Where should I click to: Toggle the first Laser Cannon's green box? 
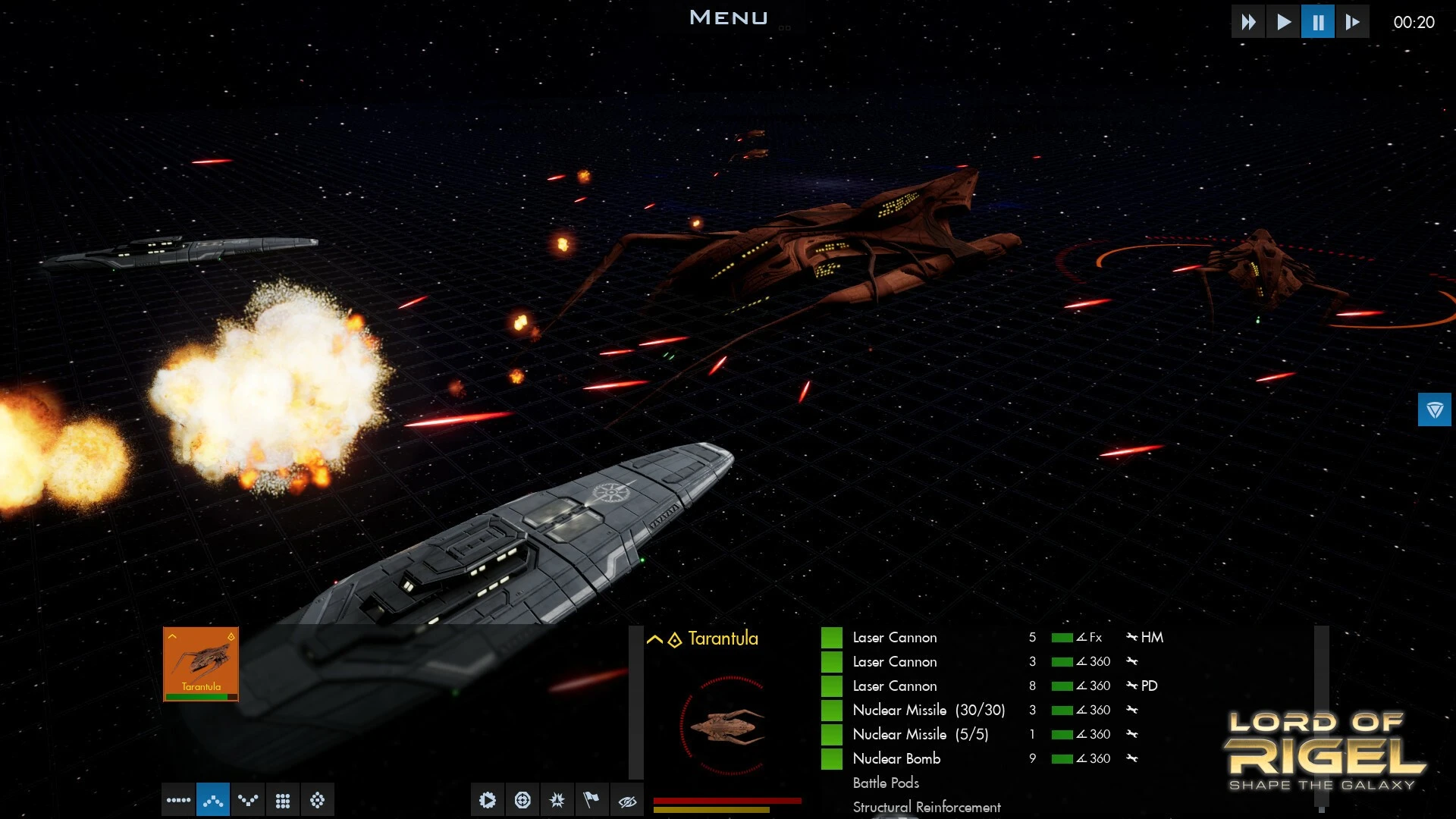pyautogui.click(x=832, y=638)
